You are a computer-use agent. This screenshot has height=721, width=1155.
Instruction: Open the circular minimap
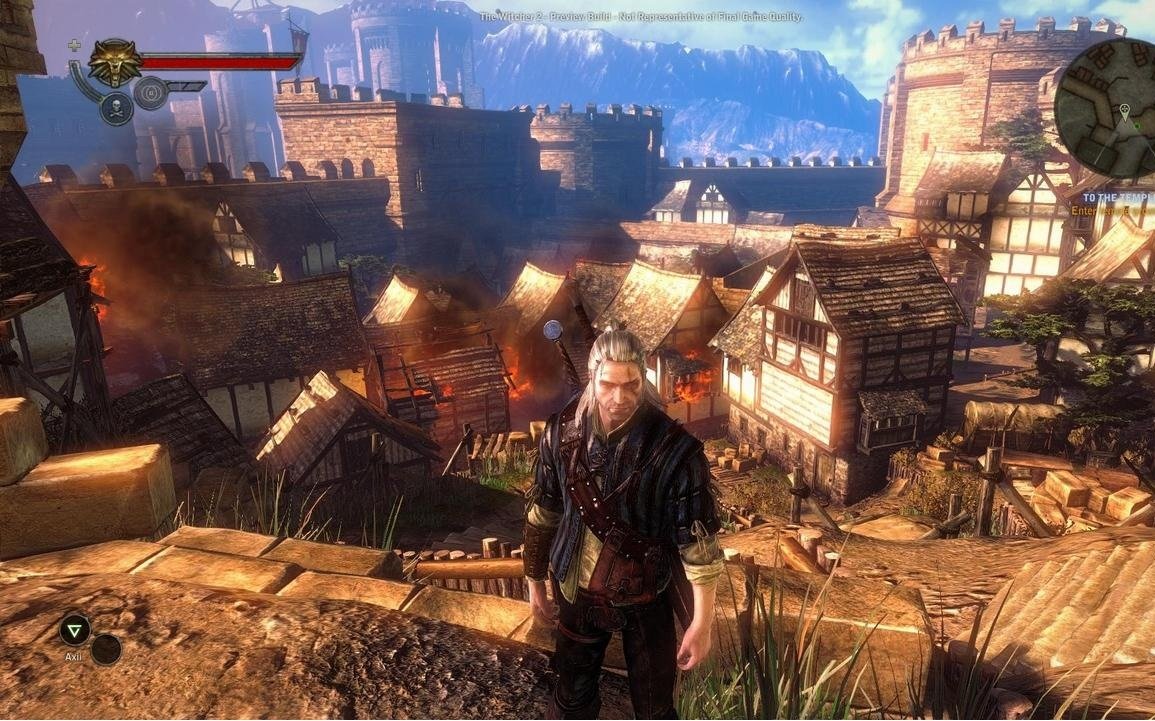pos(1108,107)
